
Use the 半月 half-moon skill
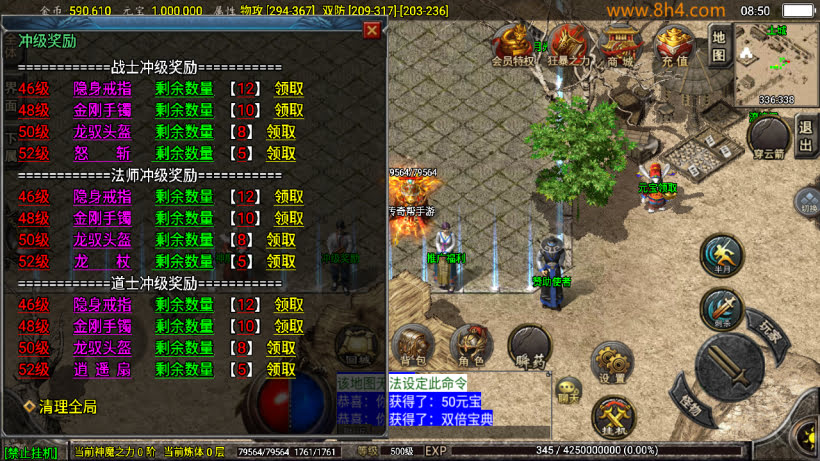pyautogui.click(x=720, y=255)
